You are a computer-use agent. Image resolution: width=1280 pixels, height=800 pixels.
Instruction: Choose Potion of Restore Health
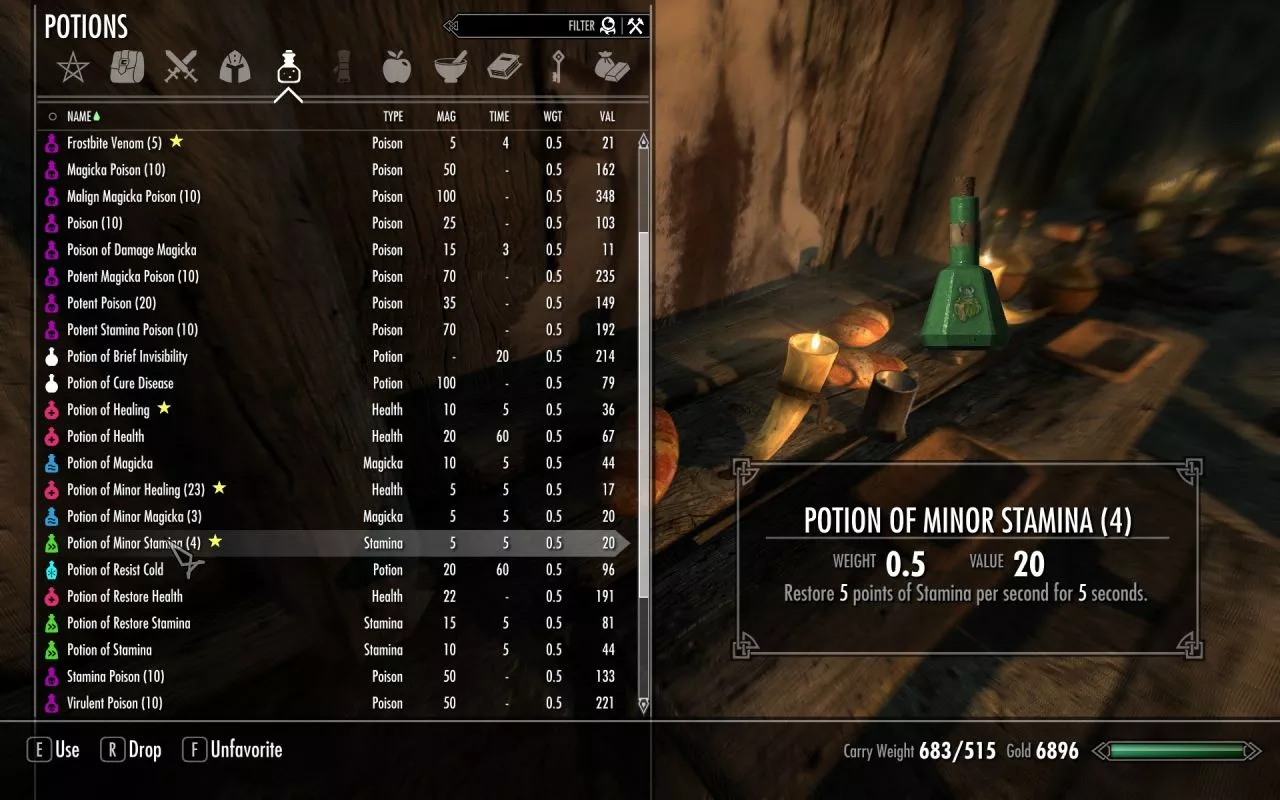tap(124, 596)
